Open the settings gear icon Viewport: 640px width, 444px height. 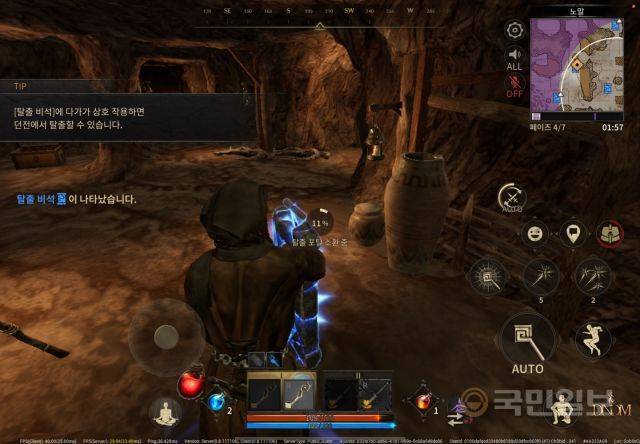pos(515,30)
